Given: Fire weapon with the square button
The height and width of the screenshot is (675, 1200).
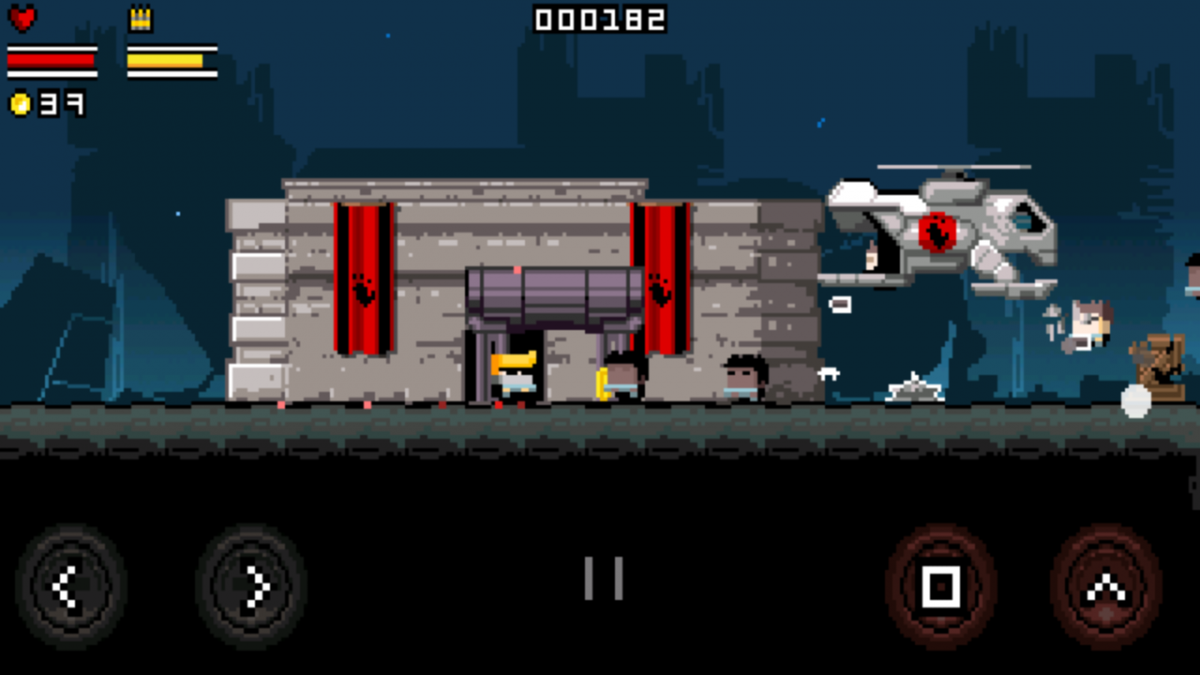Looking at the screenshot, I should click(940, 587).
